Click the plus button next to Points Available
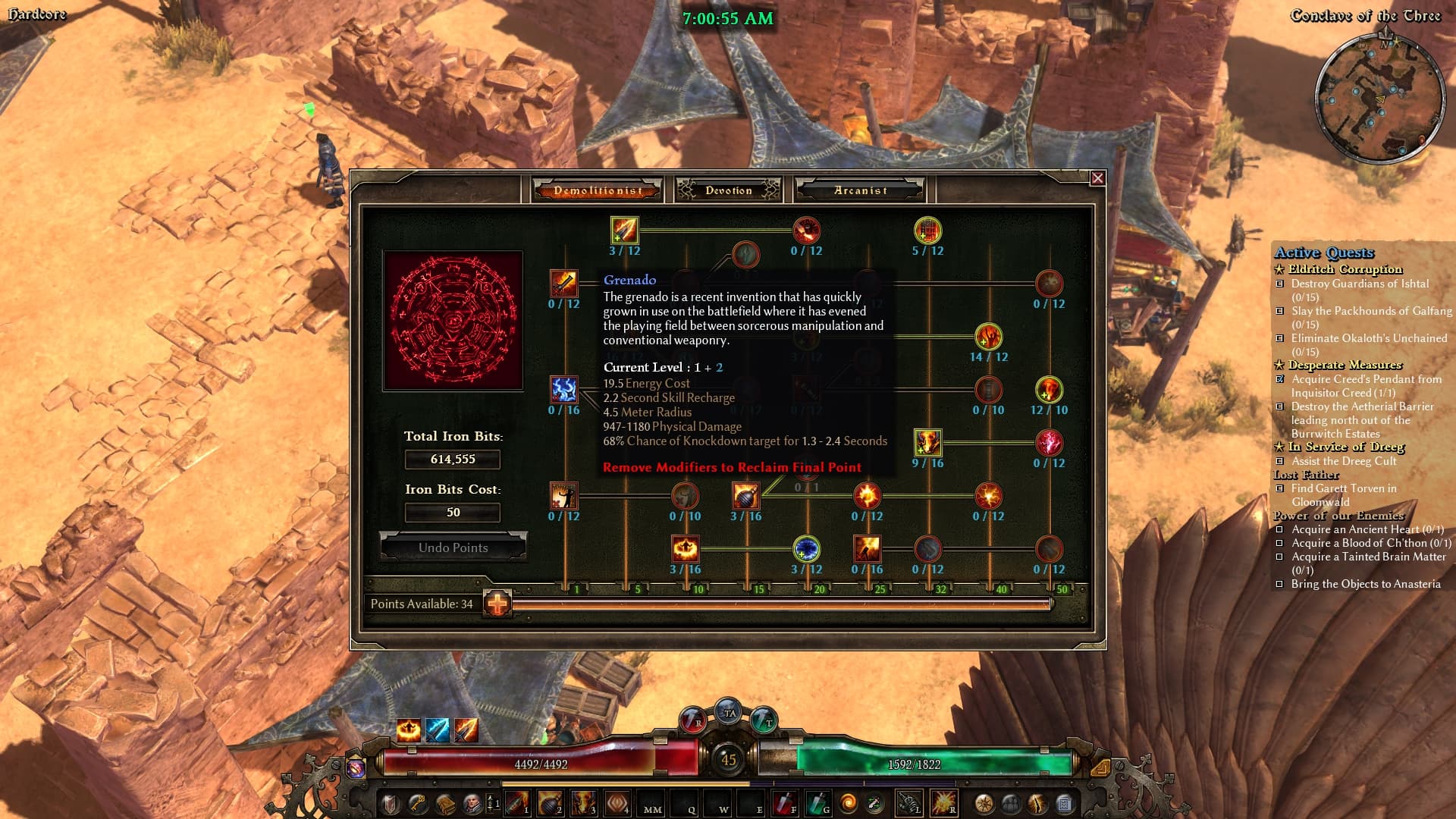The width and height of the screenshot is (1456, 819). coord(497,604)
